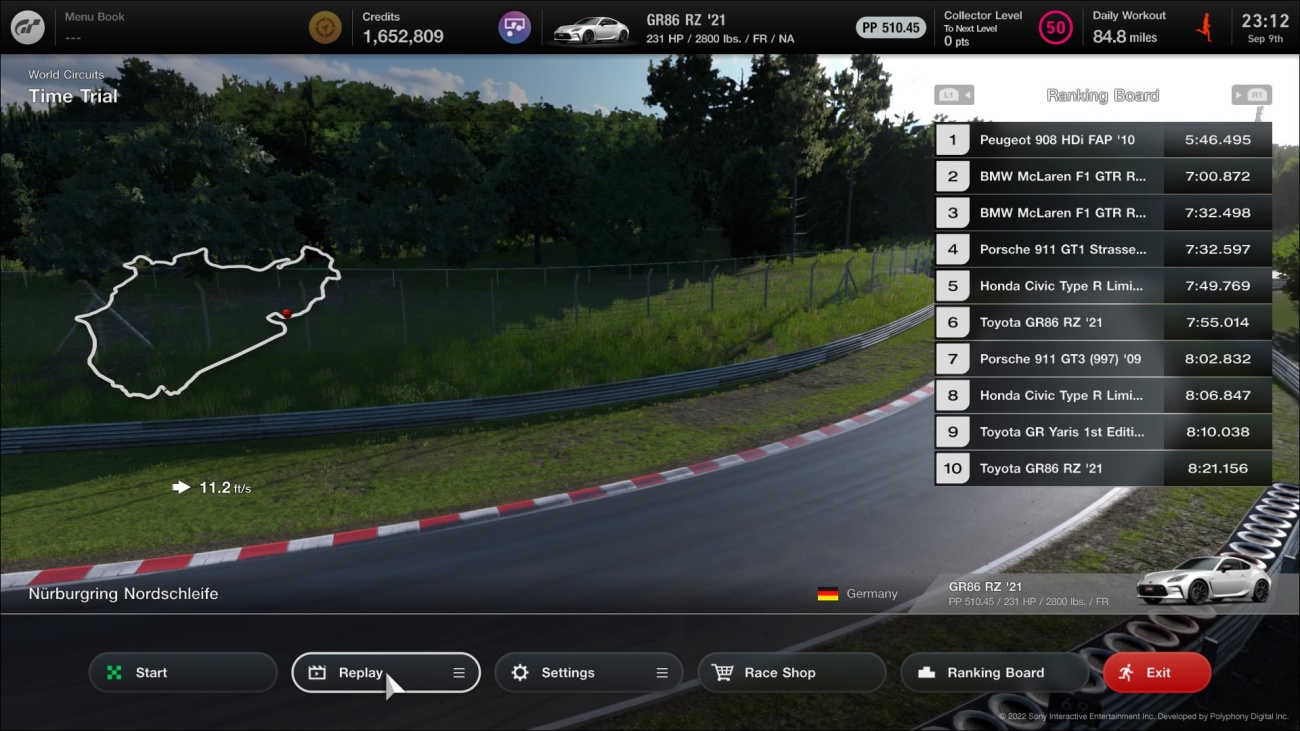
Task: Click the GR86 RZ '21 car thumbnail in top bar
Action: (591, 29)
